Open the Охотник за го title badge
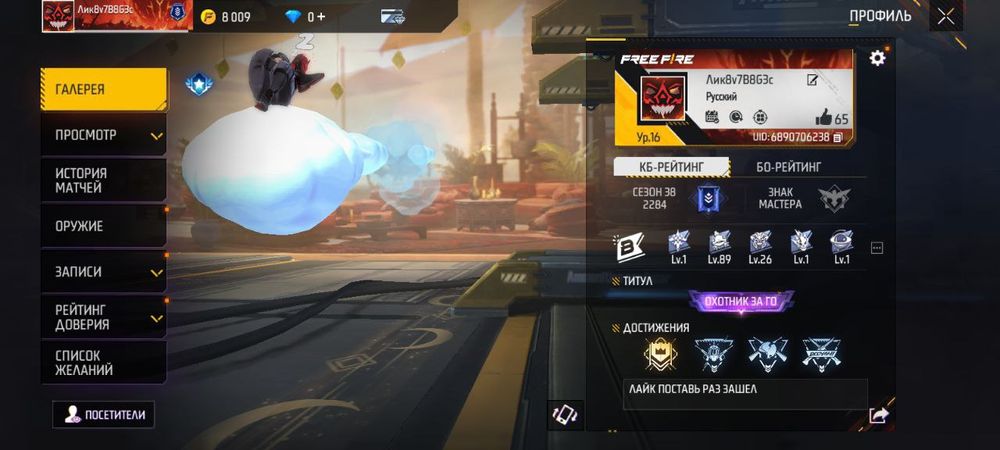The width and height of the screenshot is (1000, 450). click(741, 300)
